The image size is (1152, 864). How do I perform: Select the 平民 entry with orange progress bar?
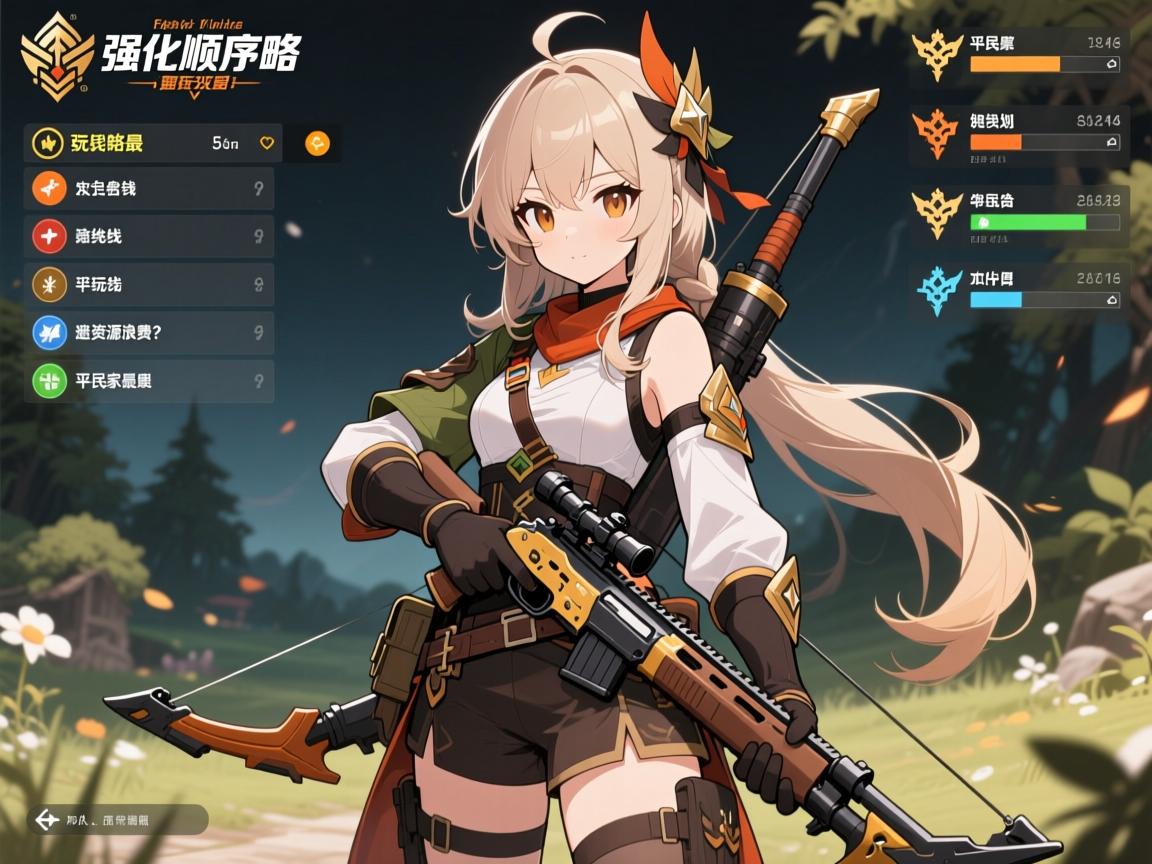pyautogui.click(x=1020, y=55)
